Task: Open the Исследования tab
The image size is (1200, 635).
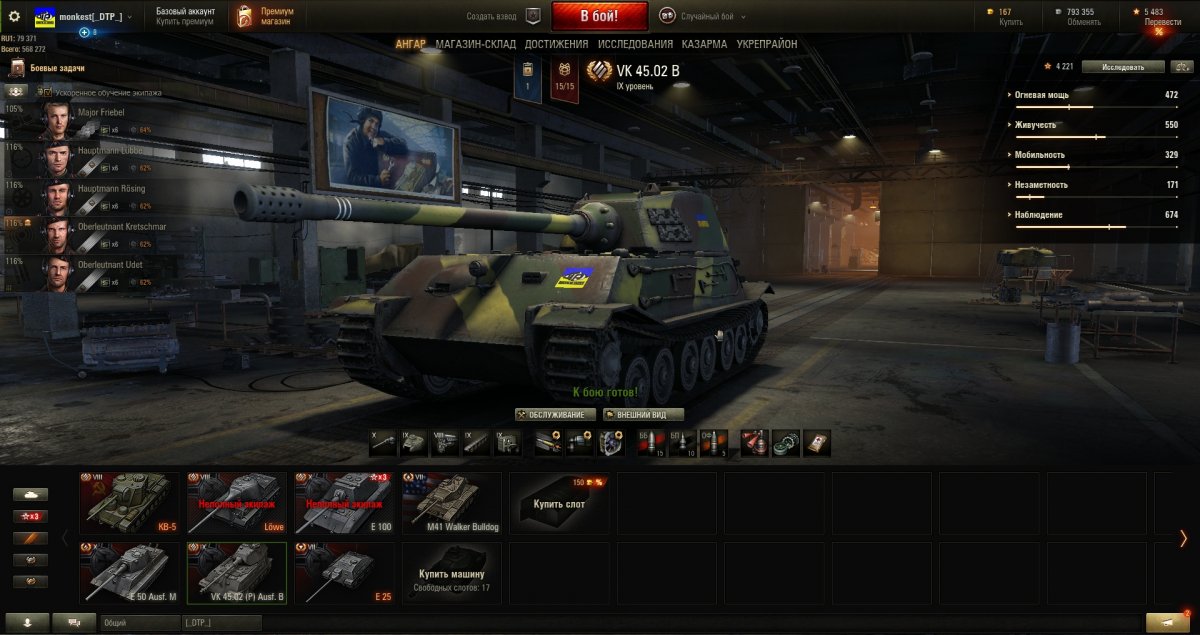Action: (635, 44)
